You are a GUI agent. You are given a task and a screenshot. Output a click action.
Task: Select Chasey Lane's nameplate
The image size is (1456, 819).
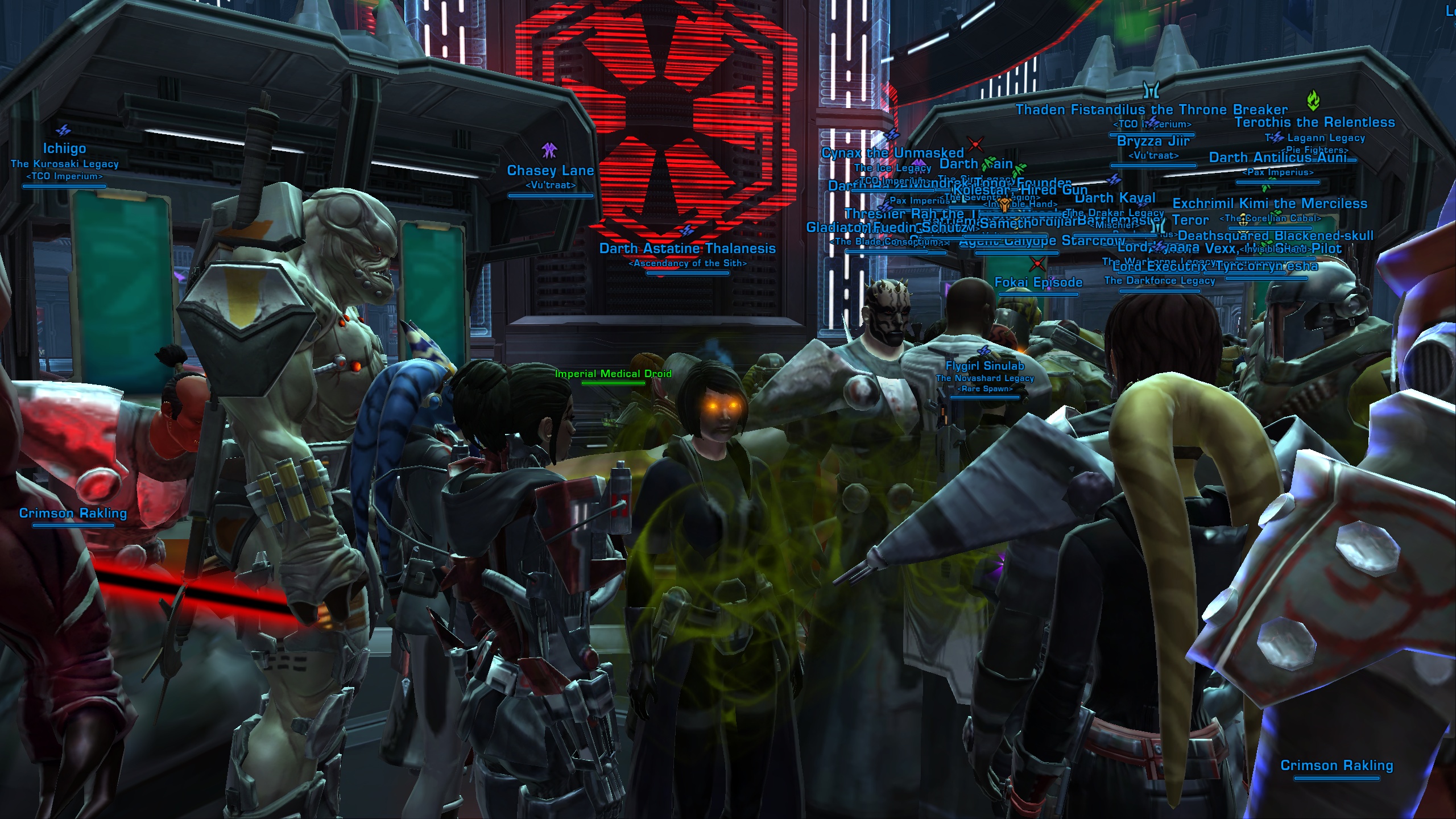click(550, 171)
